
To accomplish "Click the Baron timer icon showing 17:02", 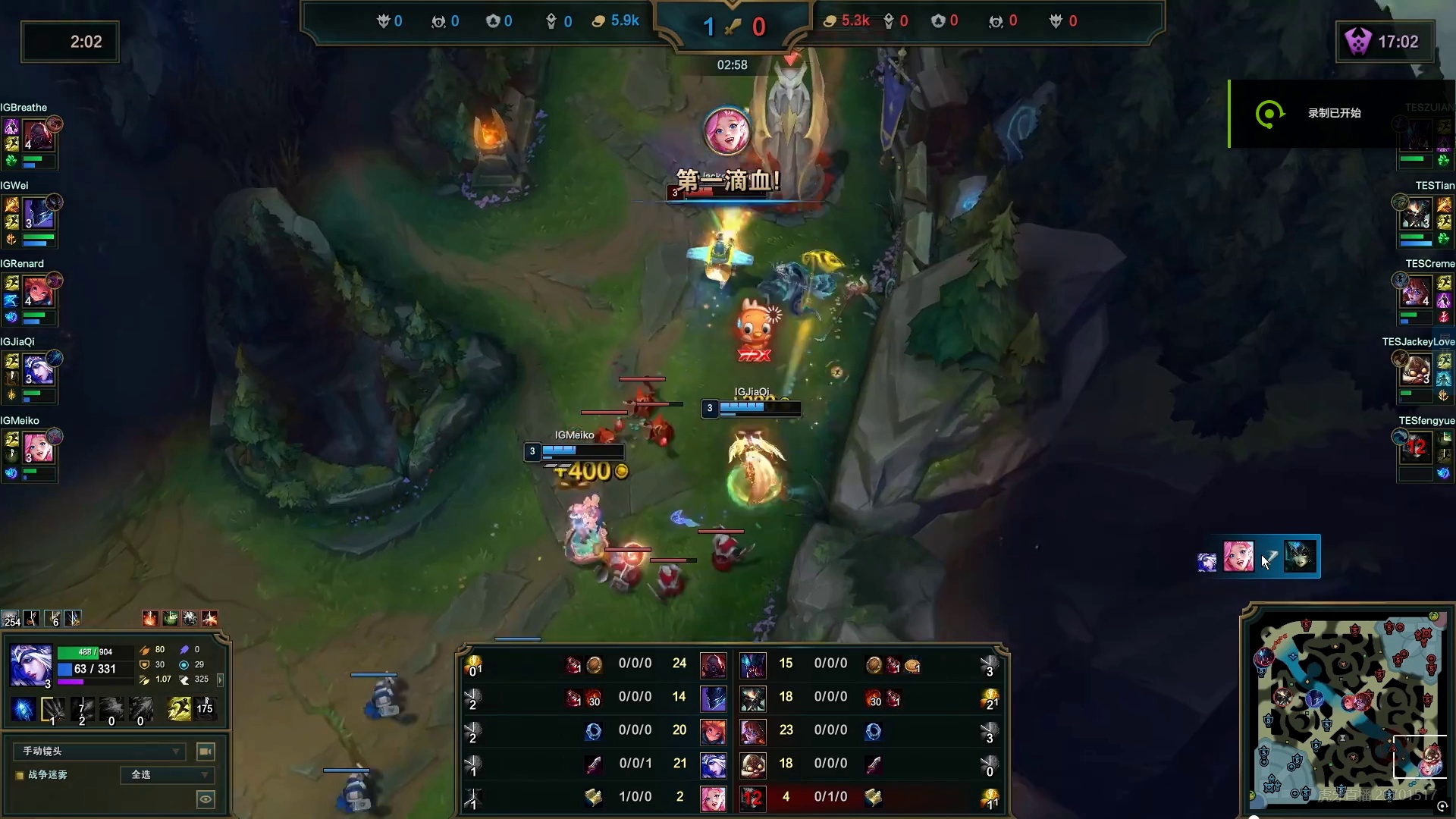I will 1357,42.
